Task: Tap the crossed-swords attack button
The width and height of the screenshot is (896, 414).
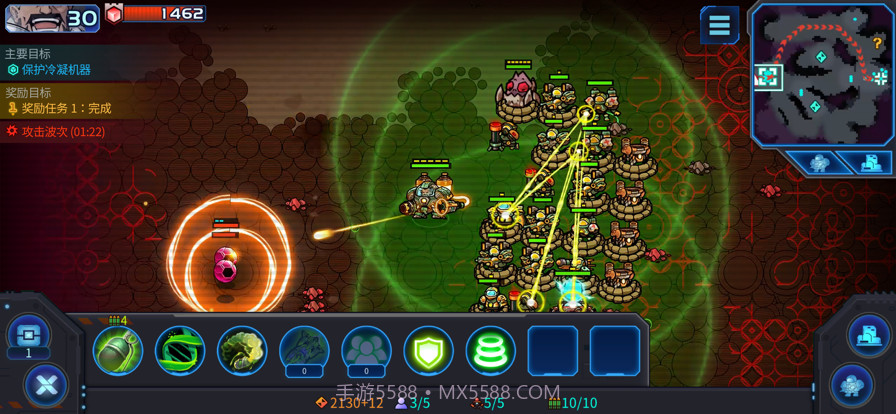Action: click(45, 384)
